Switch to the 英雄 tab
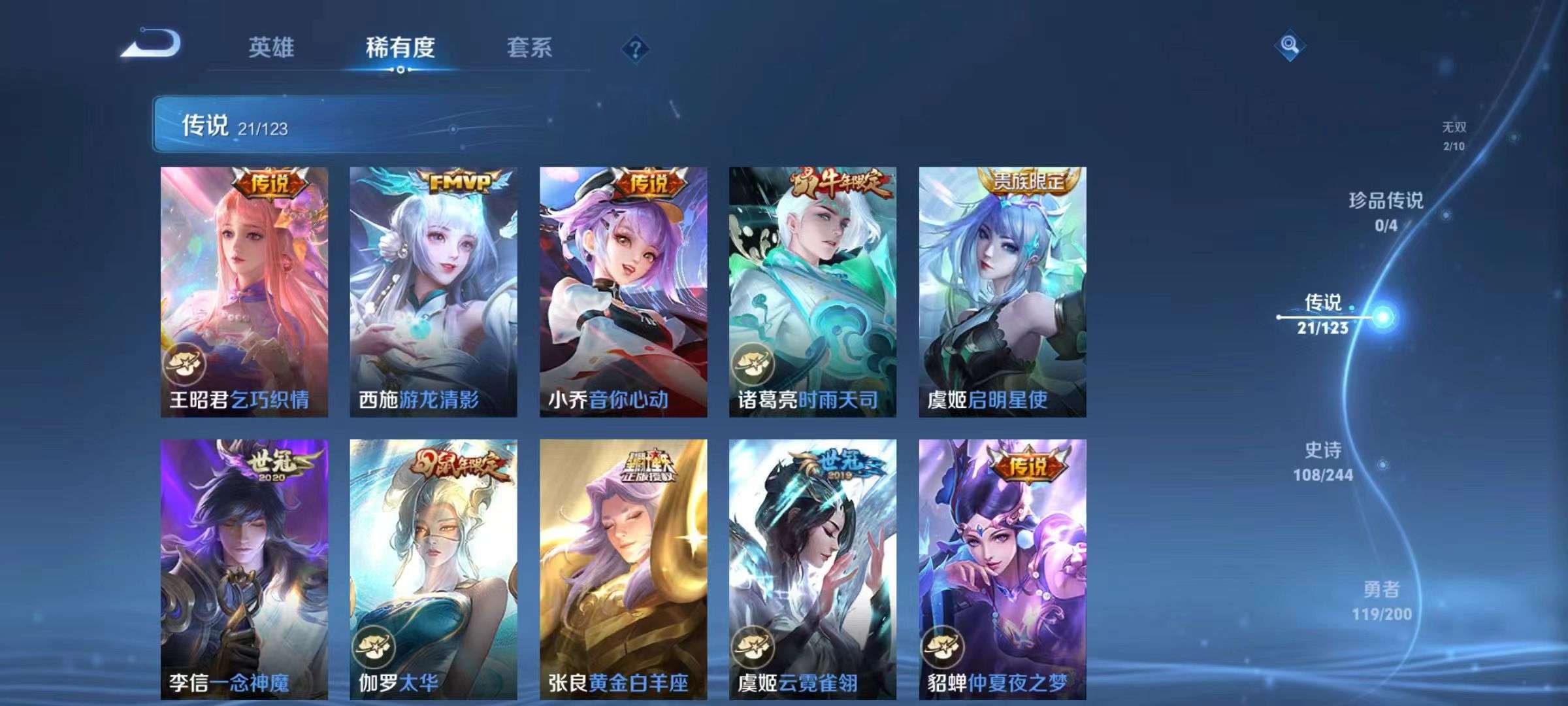Image resolution: width=1568 pixels, height=706 pixels. [271, 48]
